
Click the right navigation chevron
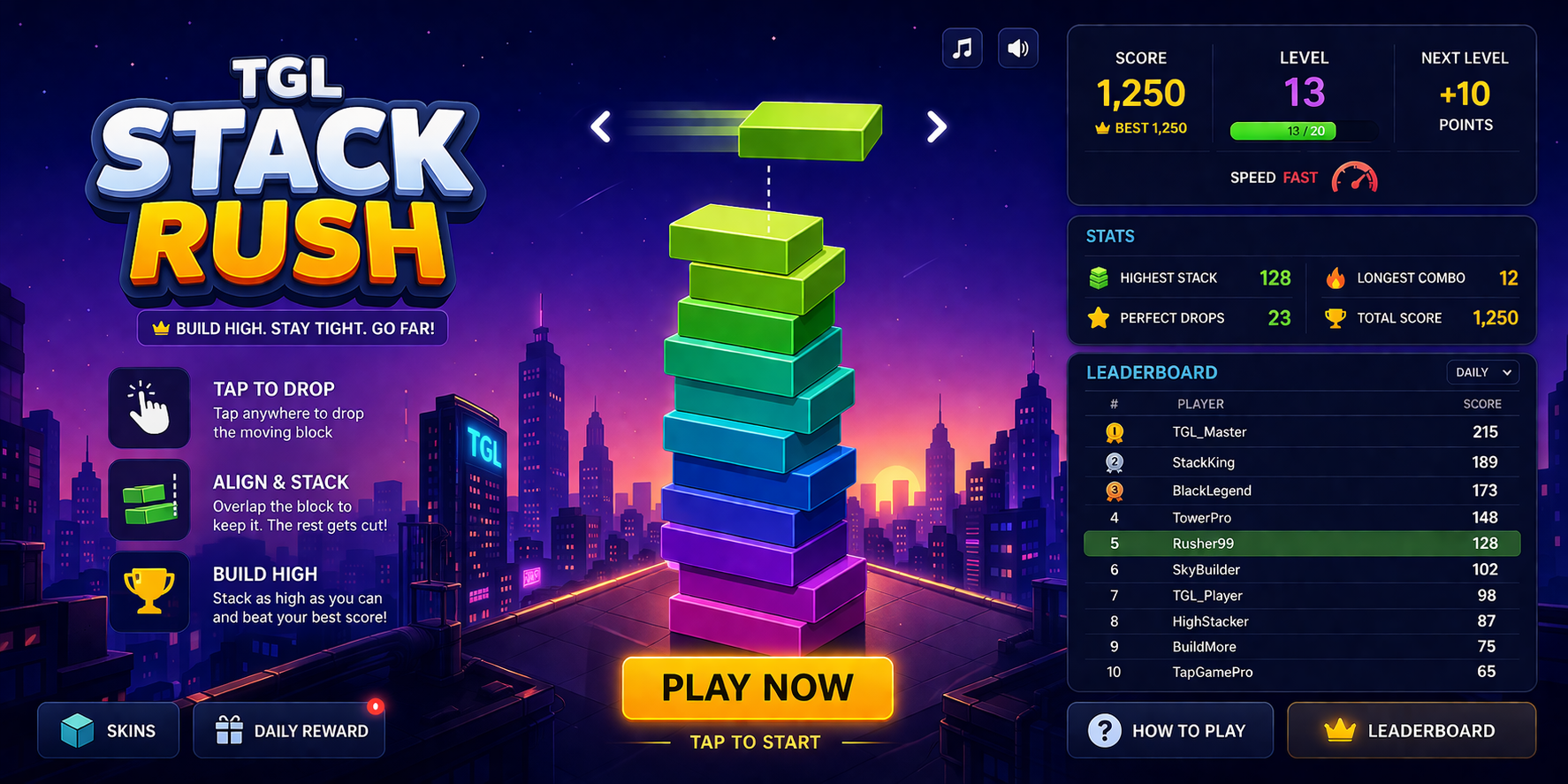click(x=937, y=126)
